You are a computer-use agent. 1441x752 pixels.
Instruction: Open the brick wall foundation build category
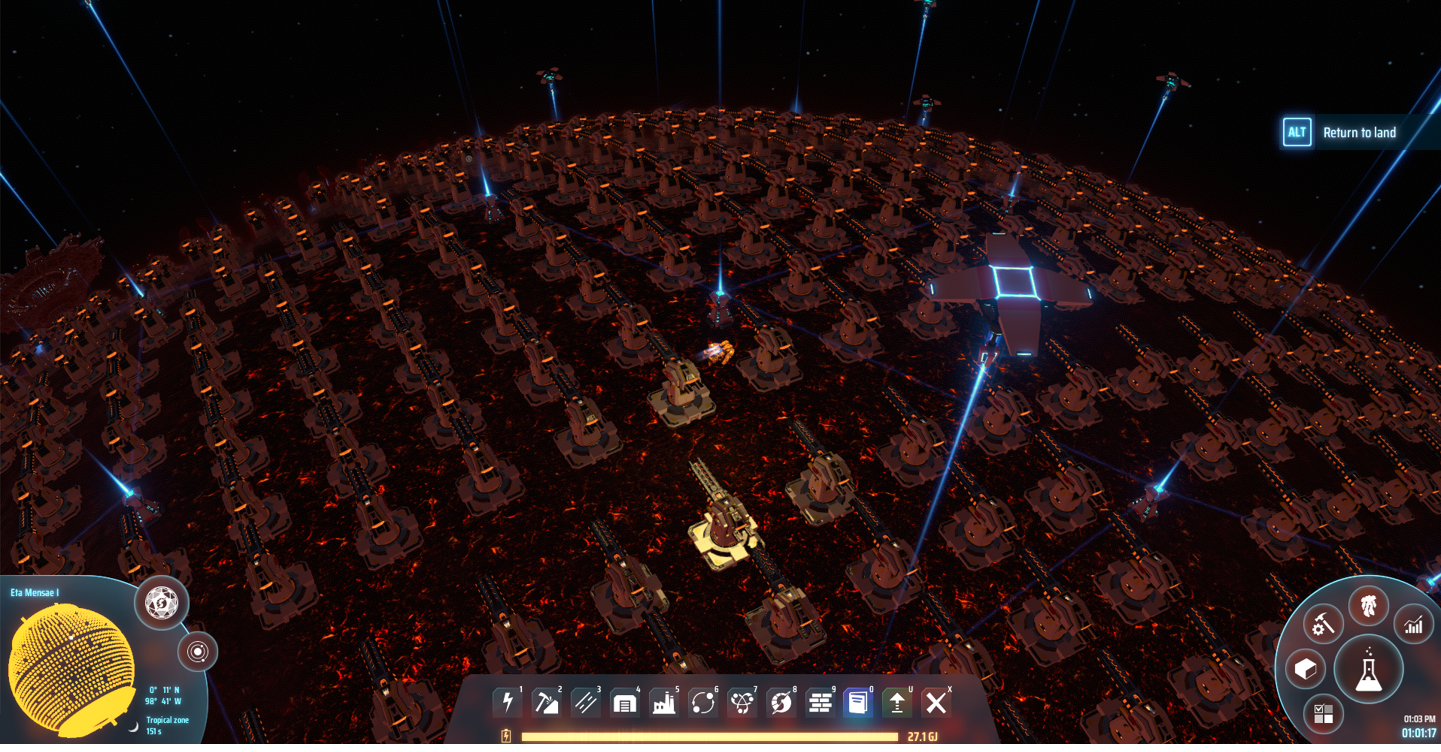(819, 703)
